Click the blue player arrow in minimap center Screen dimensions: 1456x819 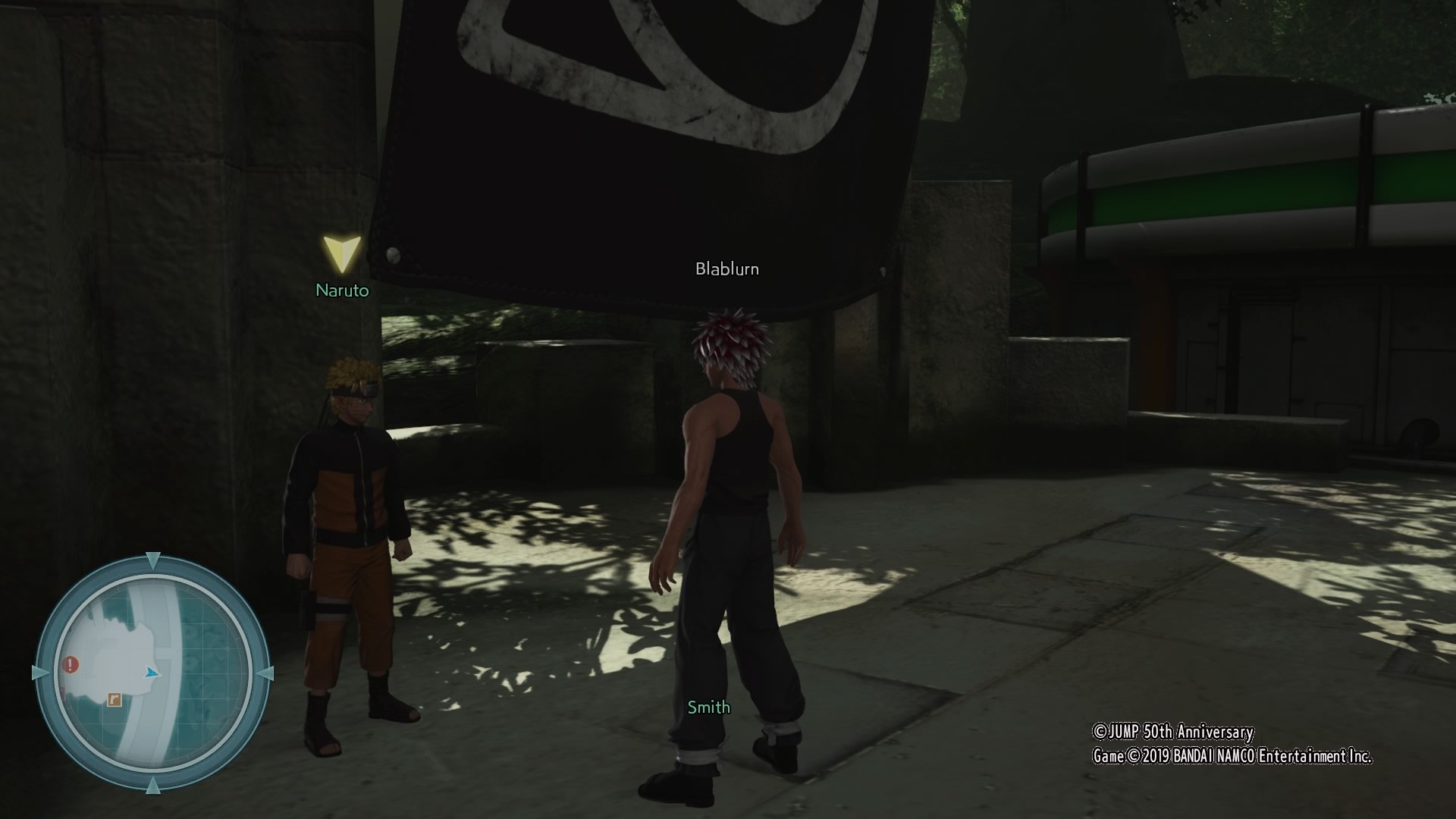point(152,673)
